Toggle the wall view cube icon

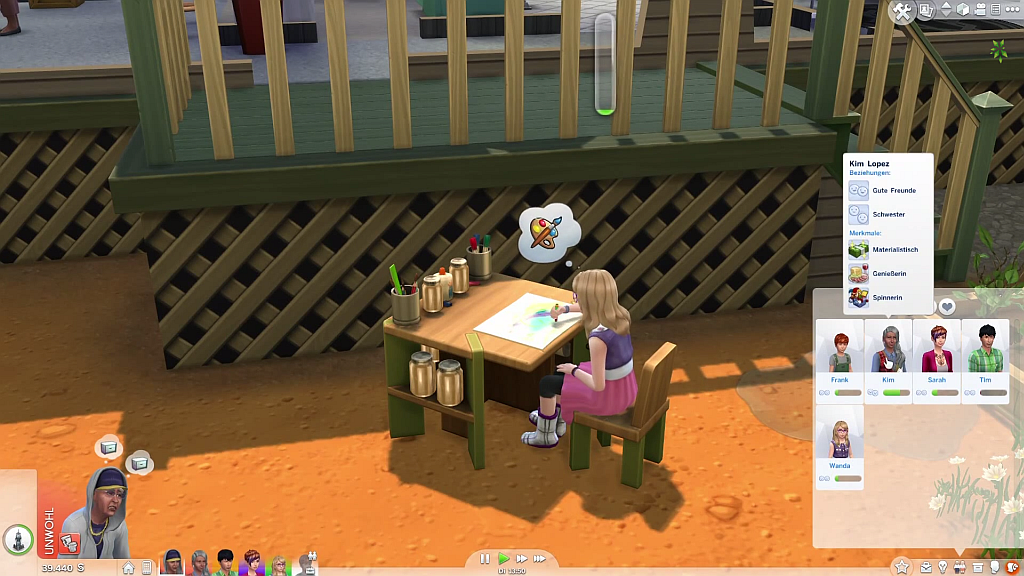point(963,10)
